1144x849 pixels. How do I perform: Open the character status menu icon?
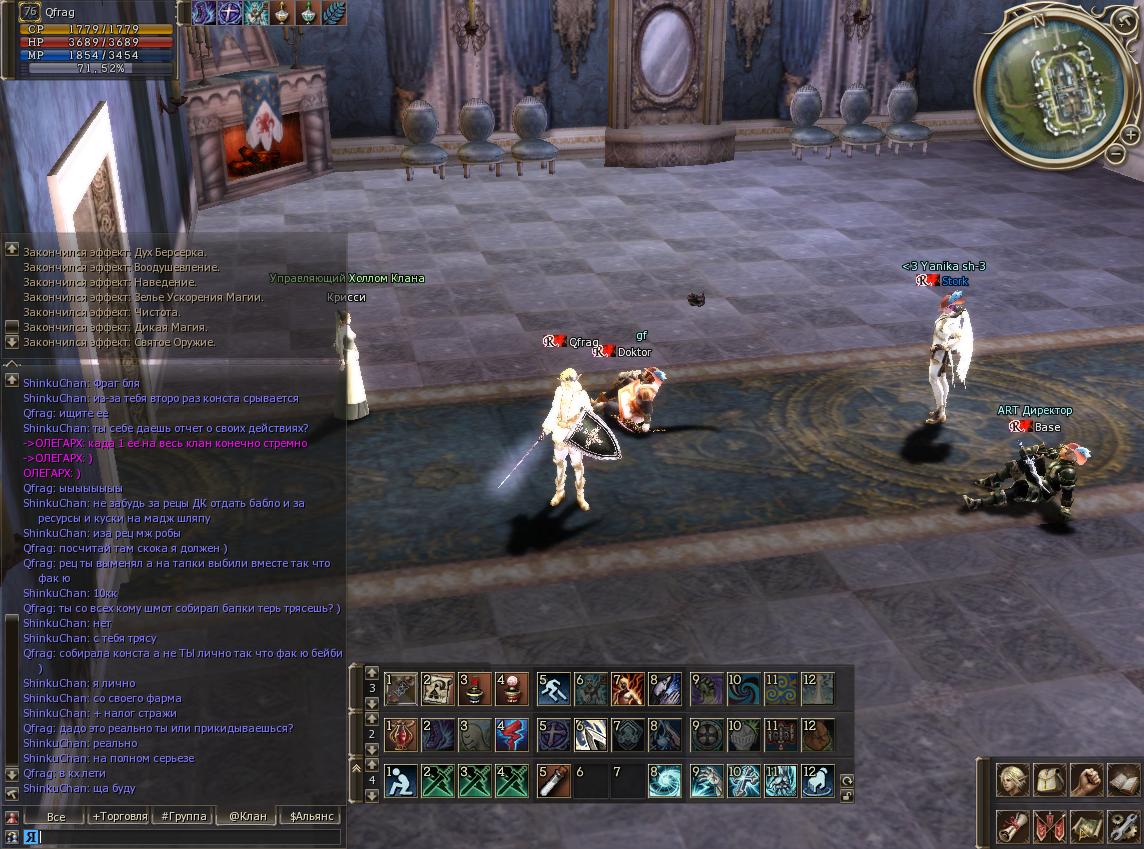[x=1013, y=780]
